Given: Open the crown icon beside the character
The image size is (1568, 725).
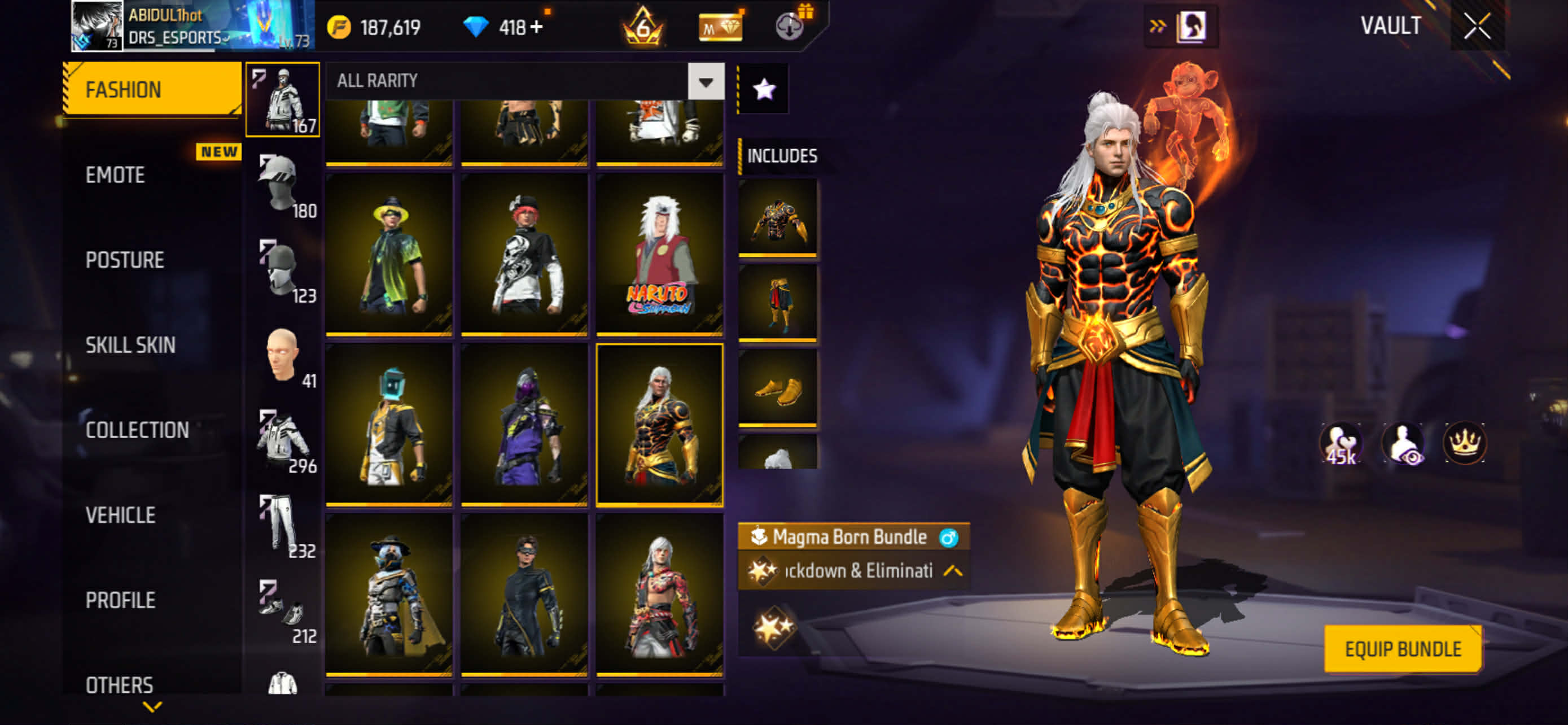Looking at the screenshot, I should tap(1464, 443).
